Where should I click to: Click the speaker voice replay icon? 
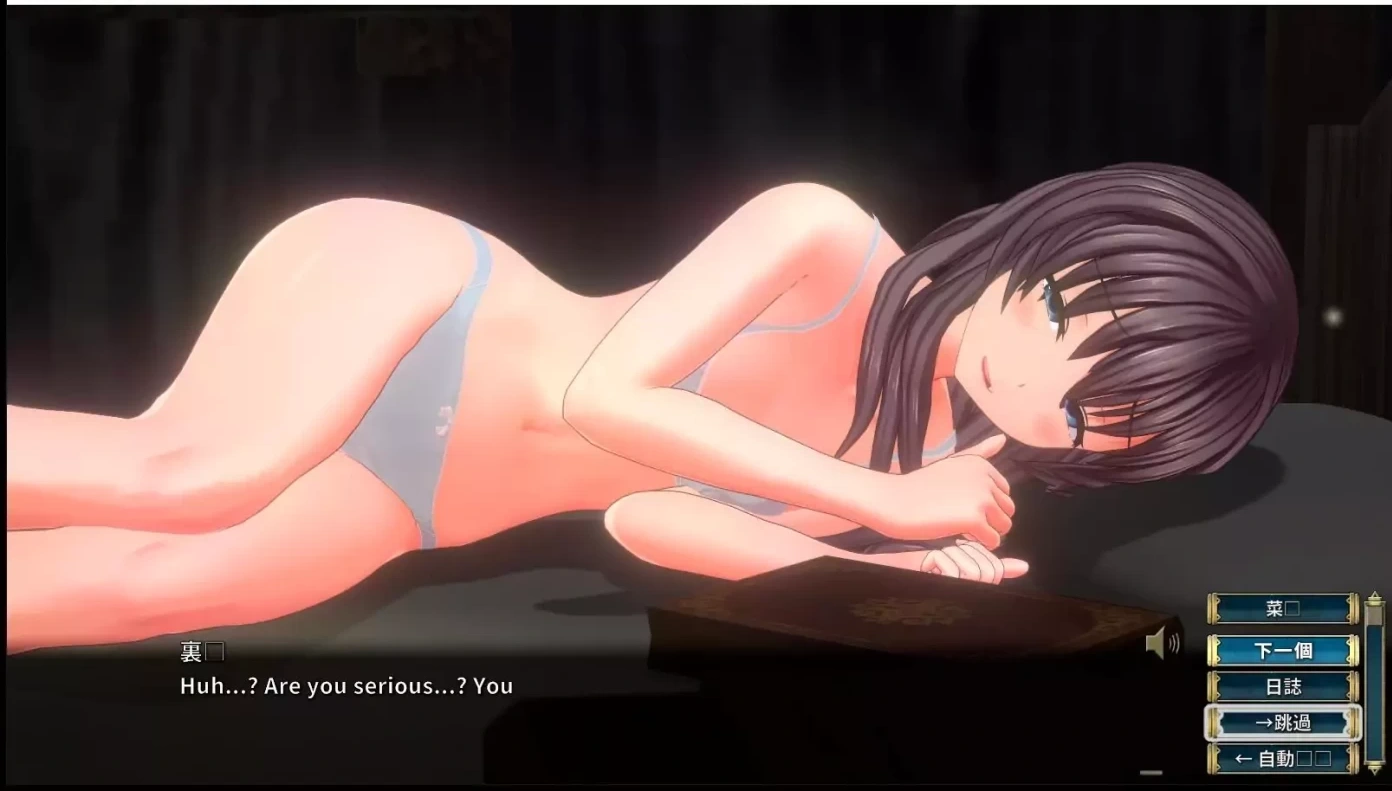pyautogui.click(x=1161, y=644)
